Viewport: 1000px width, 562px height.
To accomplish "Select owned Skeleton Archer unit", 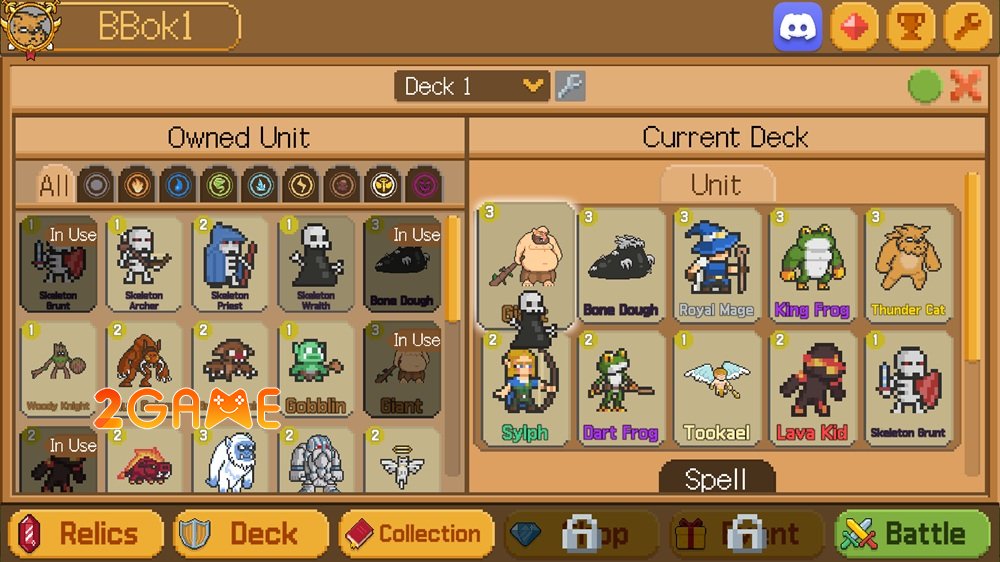I will (144, 262).
